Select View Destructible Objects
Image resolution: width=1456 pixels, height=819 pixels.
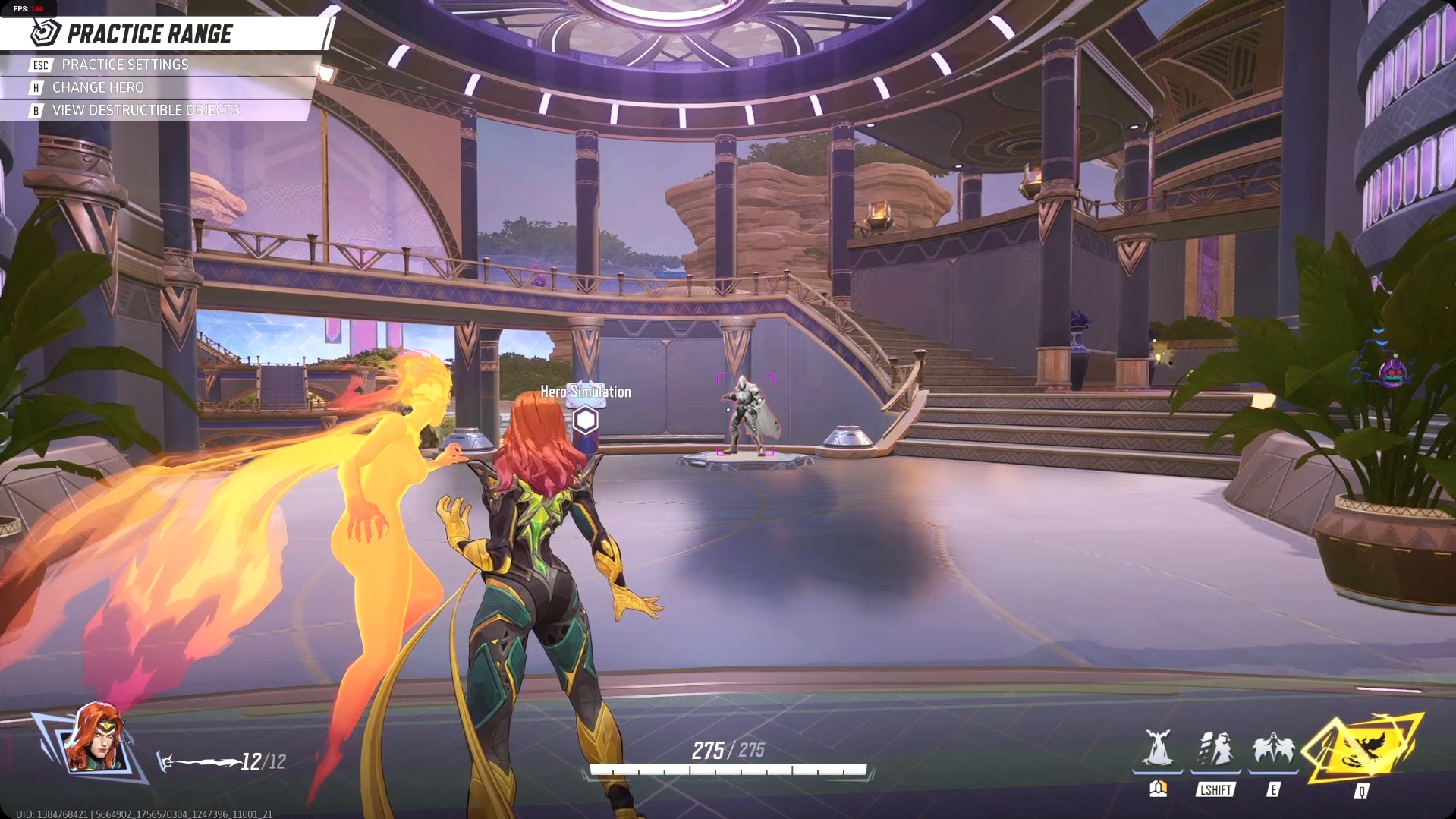pos(146,111)
